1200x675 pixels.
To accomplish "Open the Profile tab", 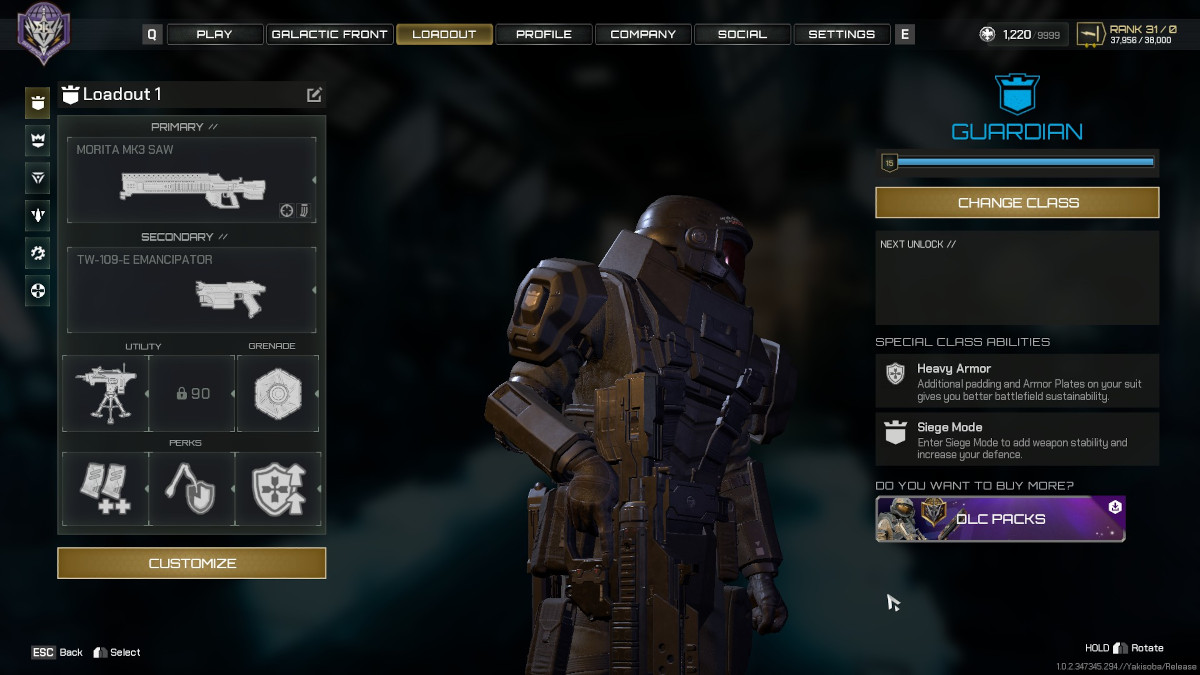I will pyautogui.click(x=543, y=34).
